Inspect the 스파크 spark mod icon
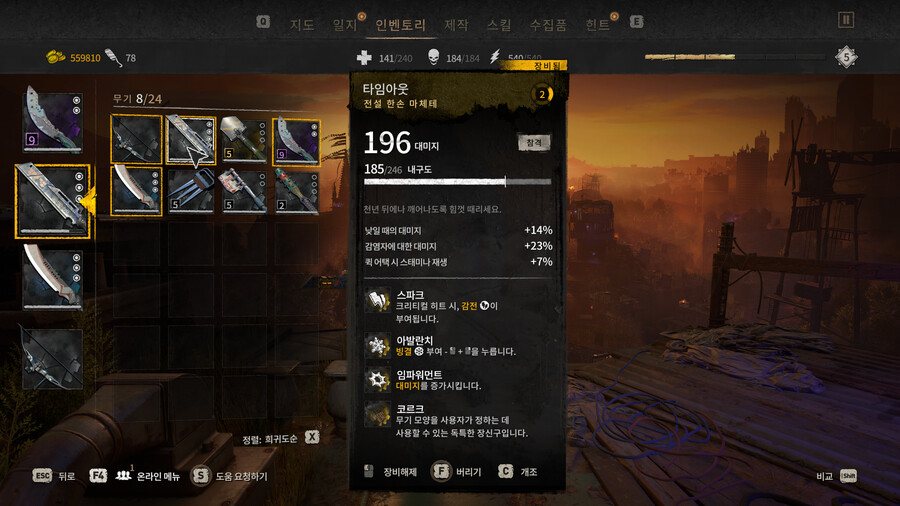 click(377, 301)
